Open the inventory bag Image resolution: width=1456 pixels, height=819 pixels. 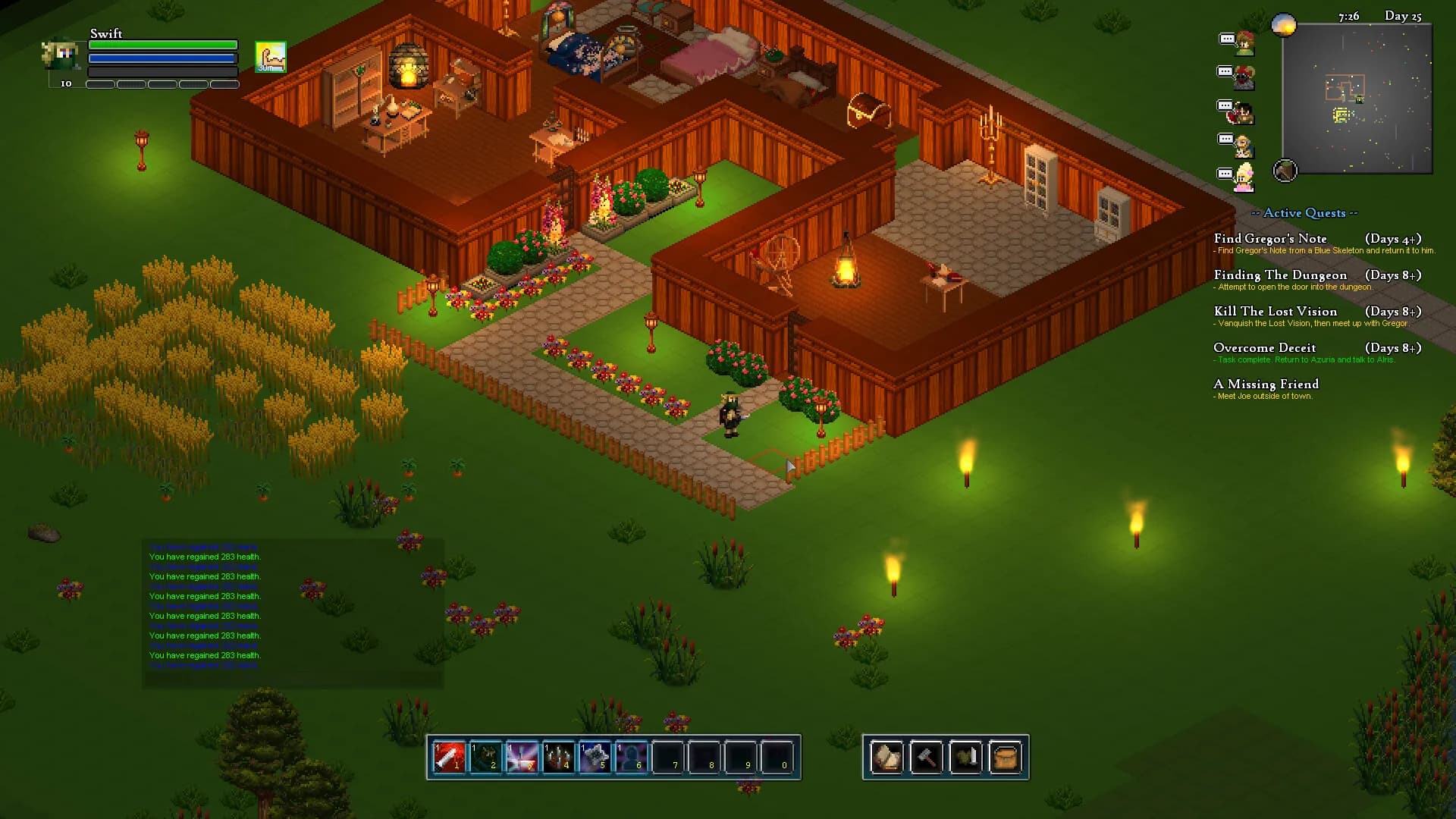1005,757
